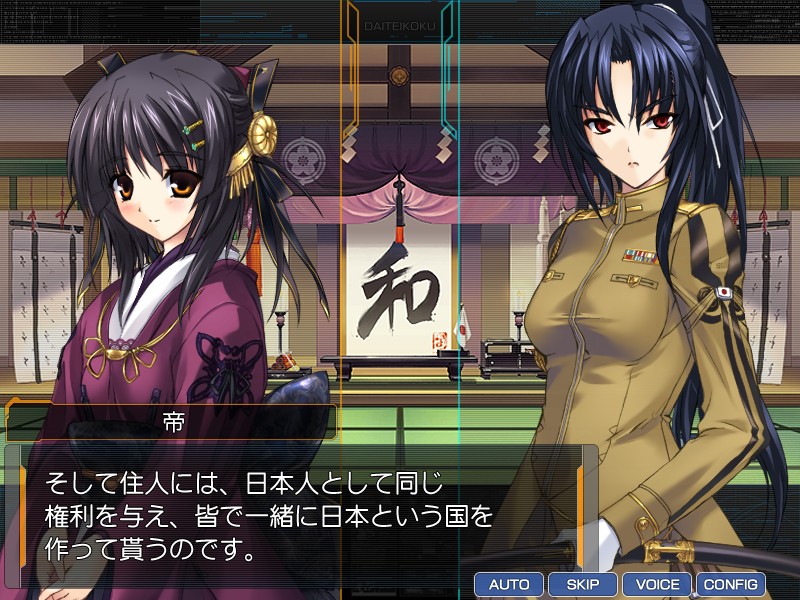Click the SKIP button
Viewport: 800px width, 600px height.
pos(583,584)
